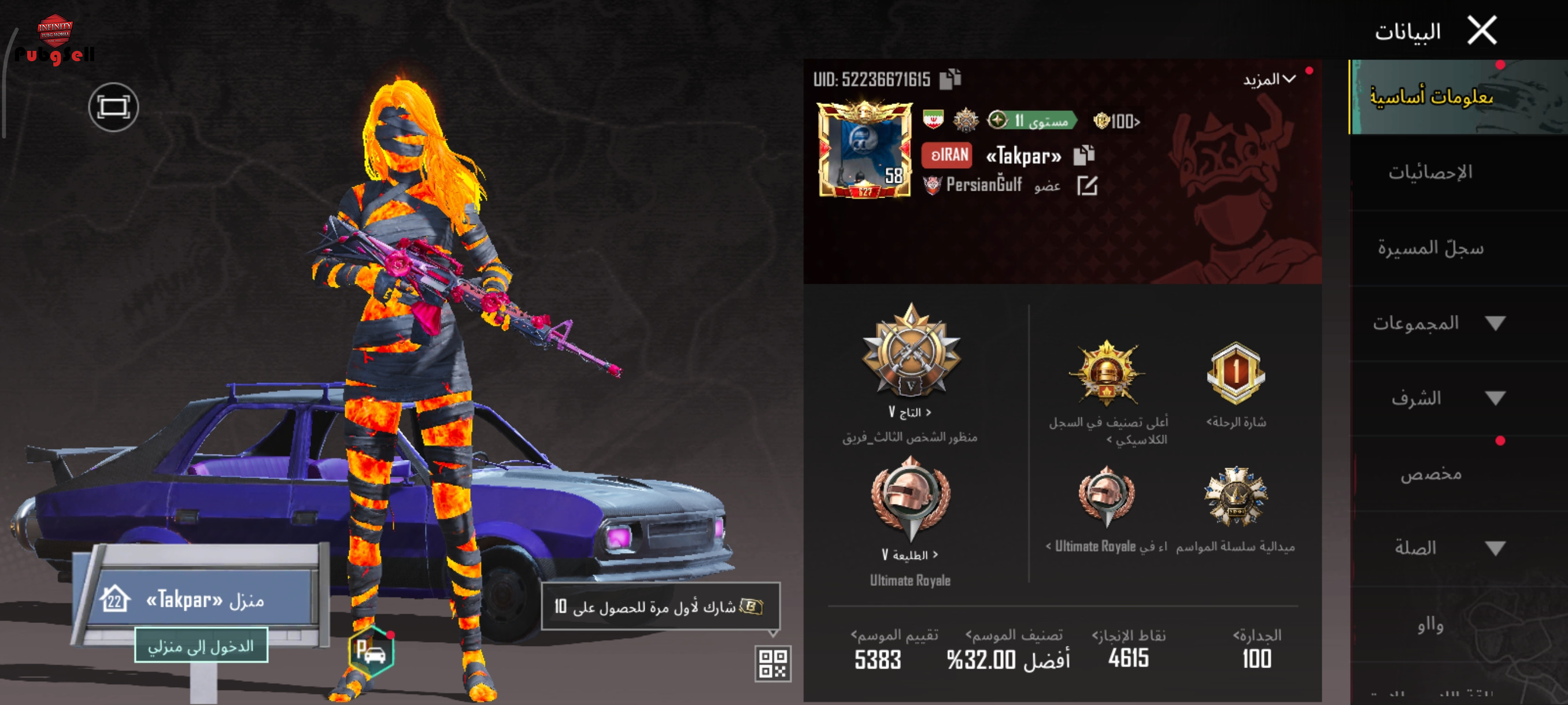View the journey badge شارة الرحلة
Screen dimensions: 1568x705
(1236, 373)
